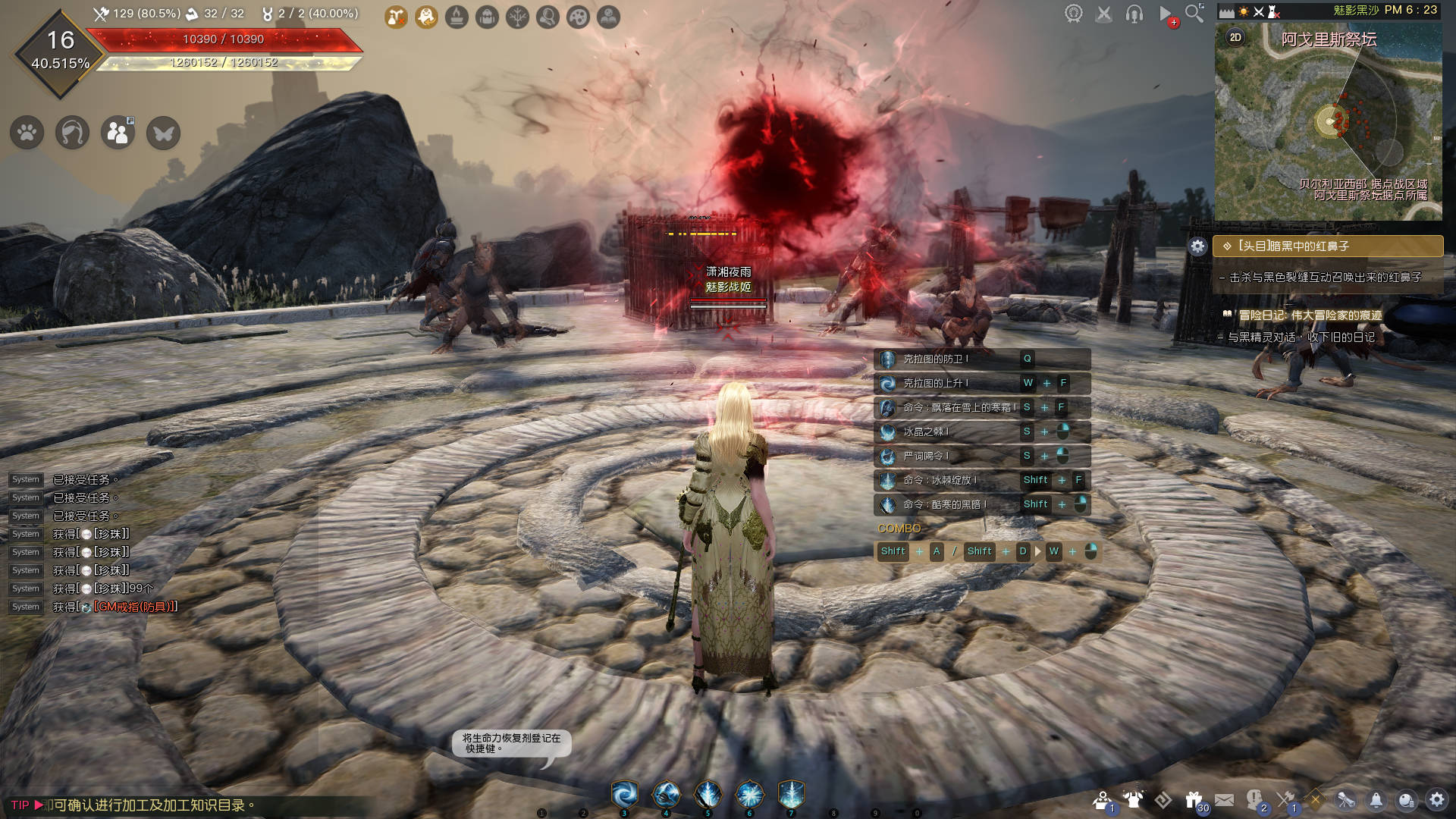Screen dimensions: 1456x819
Task: Open the paint palette icon
Action: (x=578, y=17)
